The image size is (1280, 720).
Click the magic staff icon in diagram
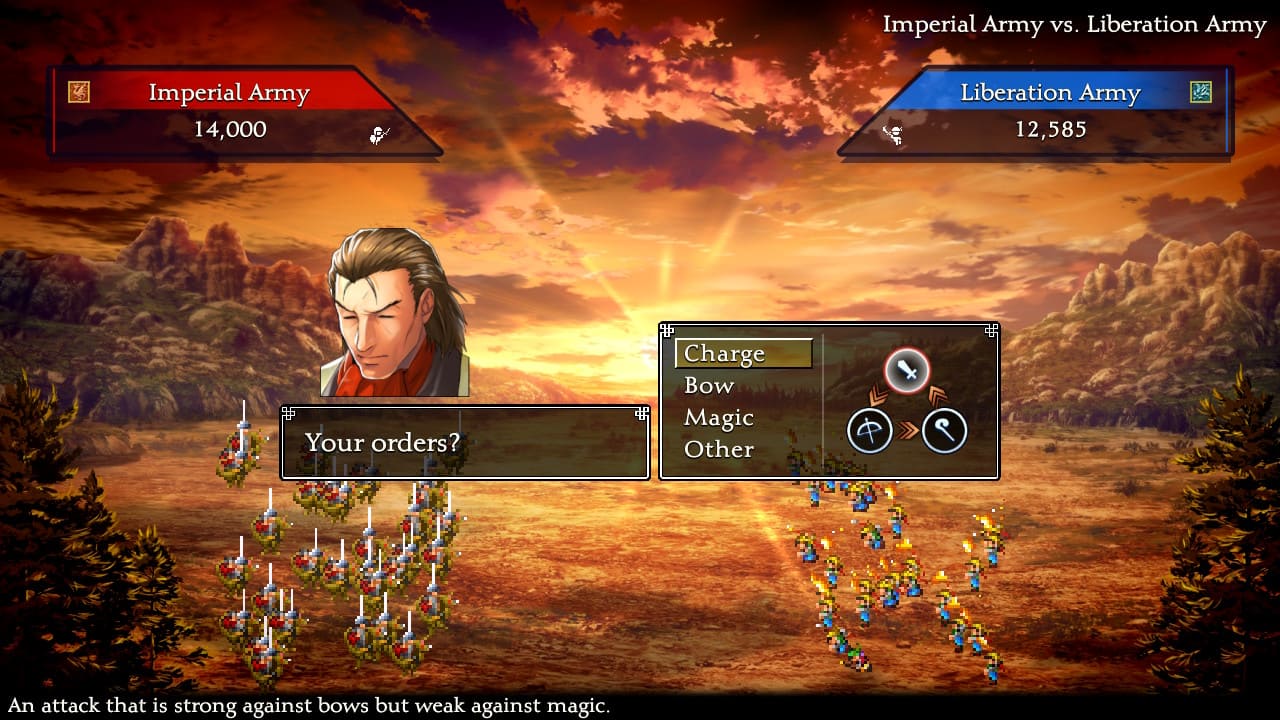(x=944, y=432)
